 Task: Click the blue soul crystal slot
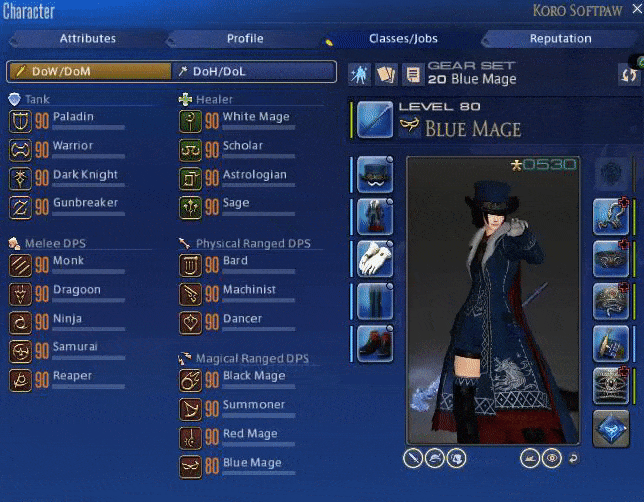[611, 428]
